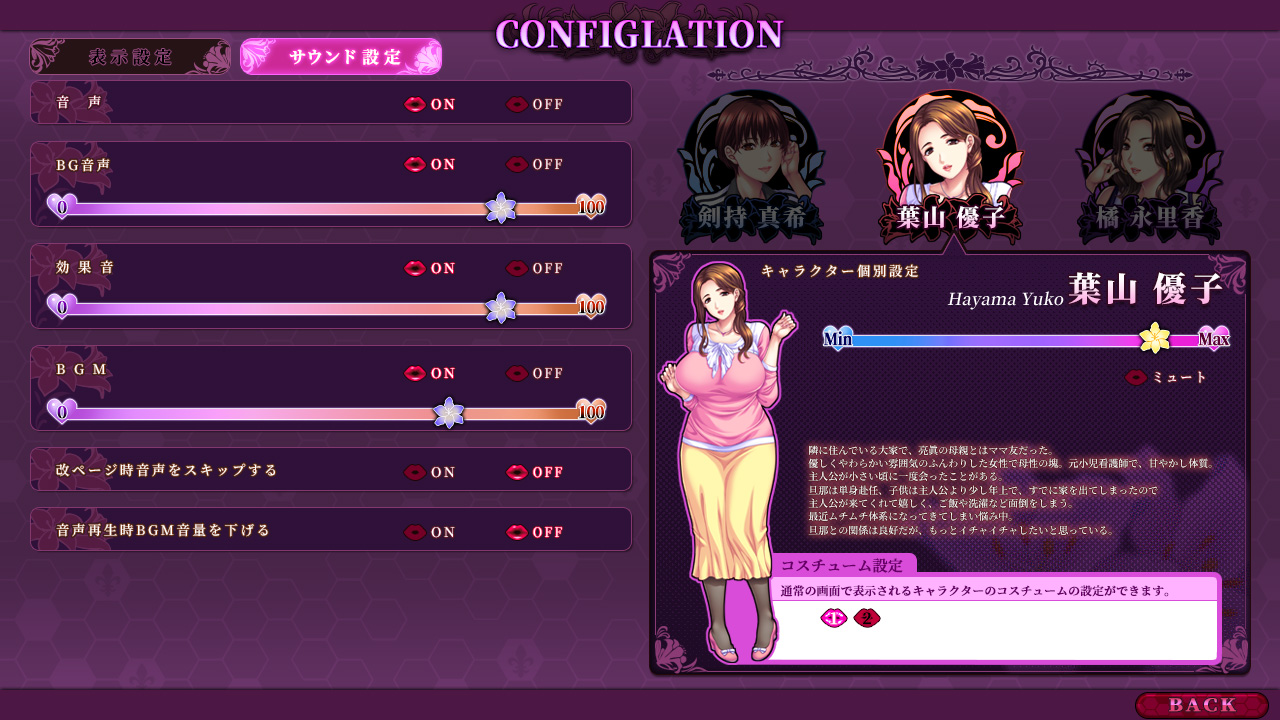This screenshot has width=1280, height=720.
Task: Turn ON 音声再生時BGM音量を下げる
Action: pyautogui.click(x=430, y=532)
